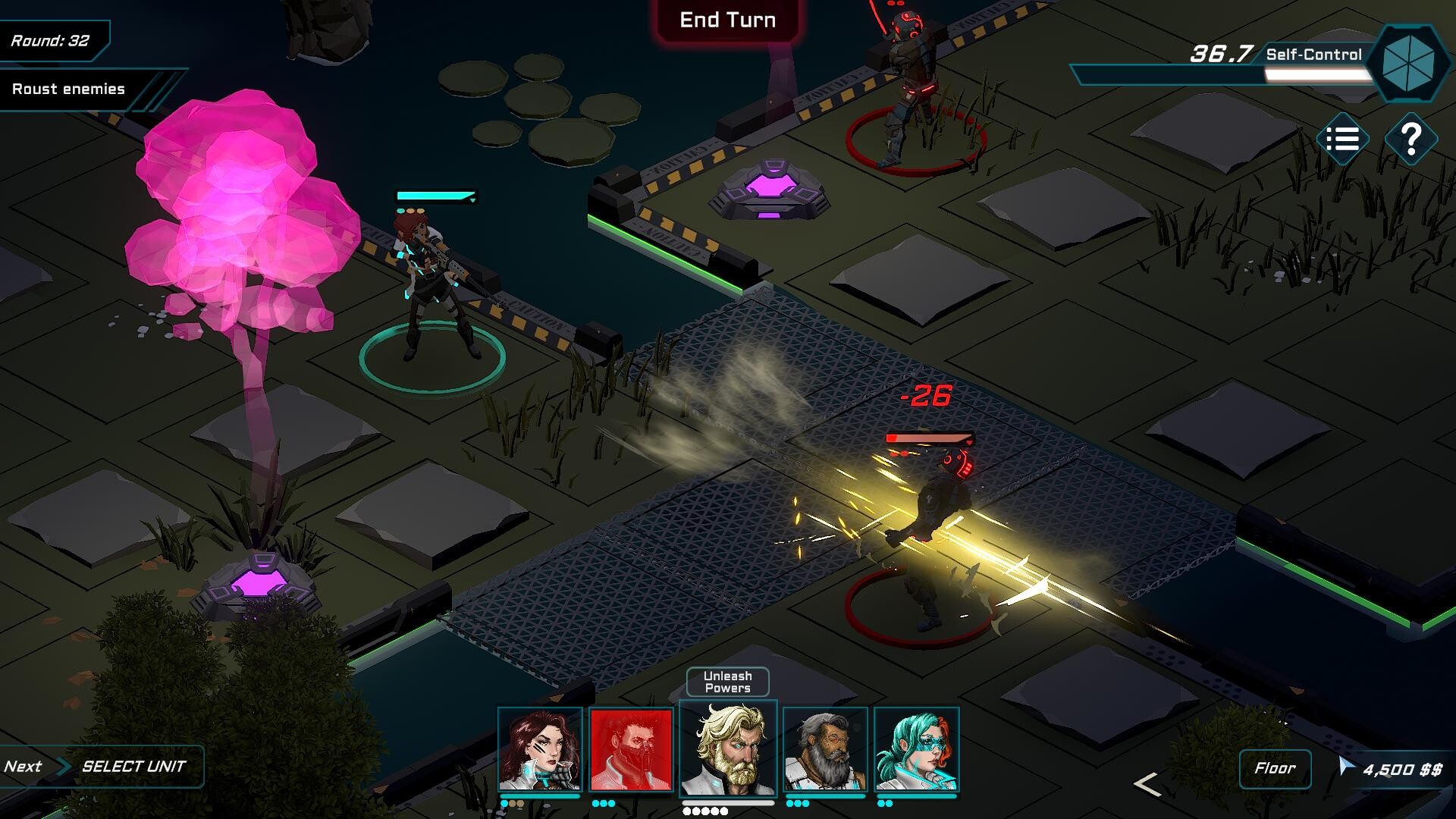Click the Round: 32 header label
The width and height of the screenshot is (1456, 819).
(49, 42)
